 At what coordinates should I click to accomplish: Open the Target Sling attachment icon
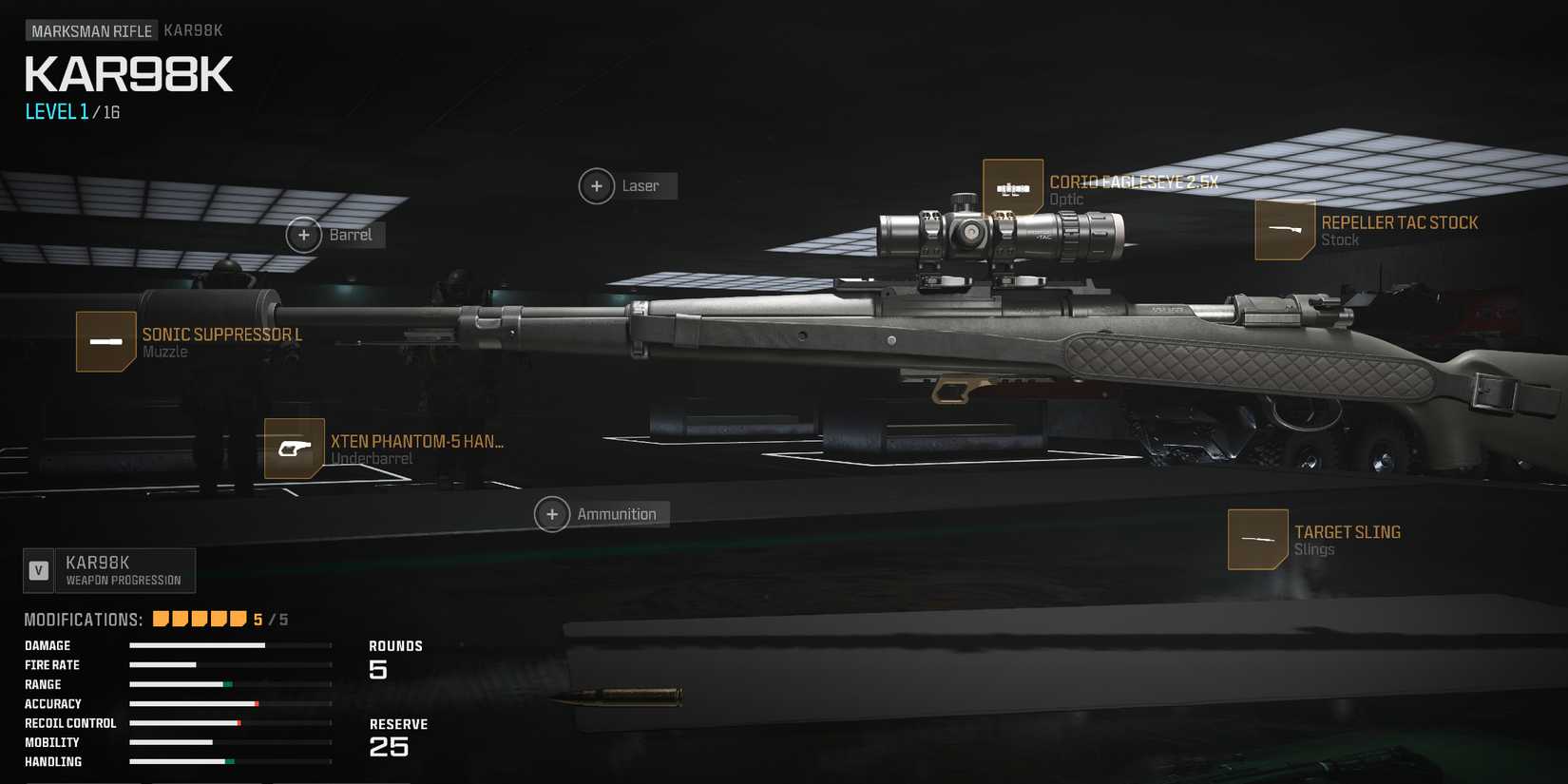pyautogui.click(x=1257, y=539)
